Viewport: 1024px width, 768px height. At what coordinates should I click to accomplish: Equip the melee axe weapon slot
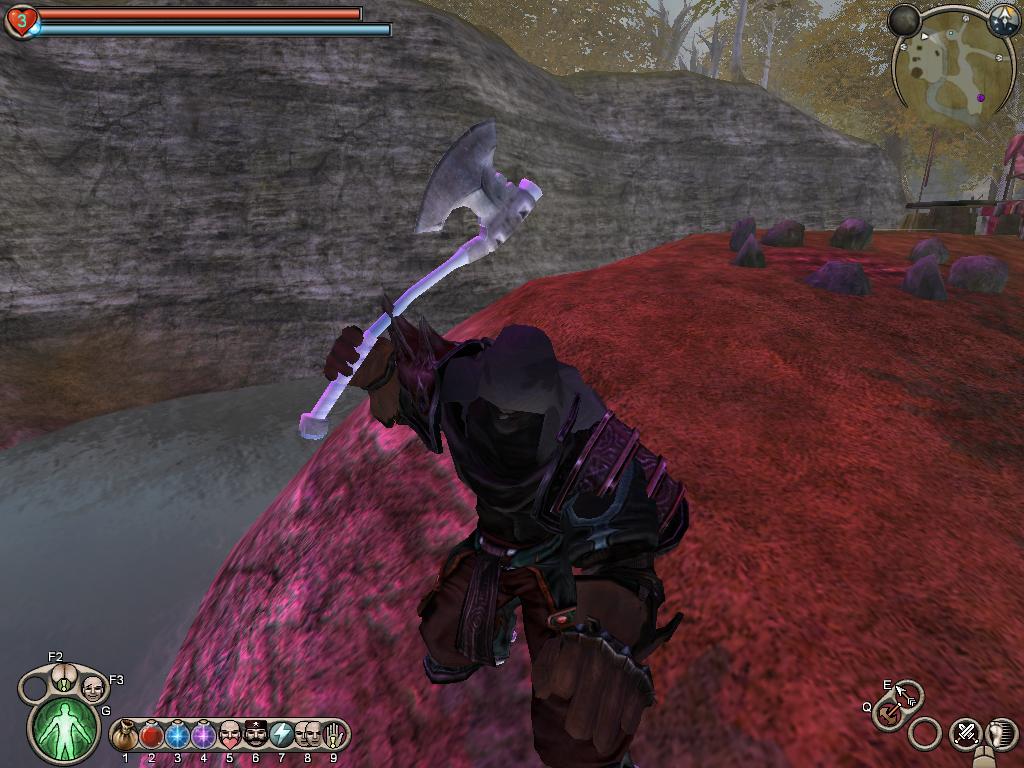tap(887, 714)
